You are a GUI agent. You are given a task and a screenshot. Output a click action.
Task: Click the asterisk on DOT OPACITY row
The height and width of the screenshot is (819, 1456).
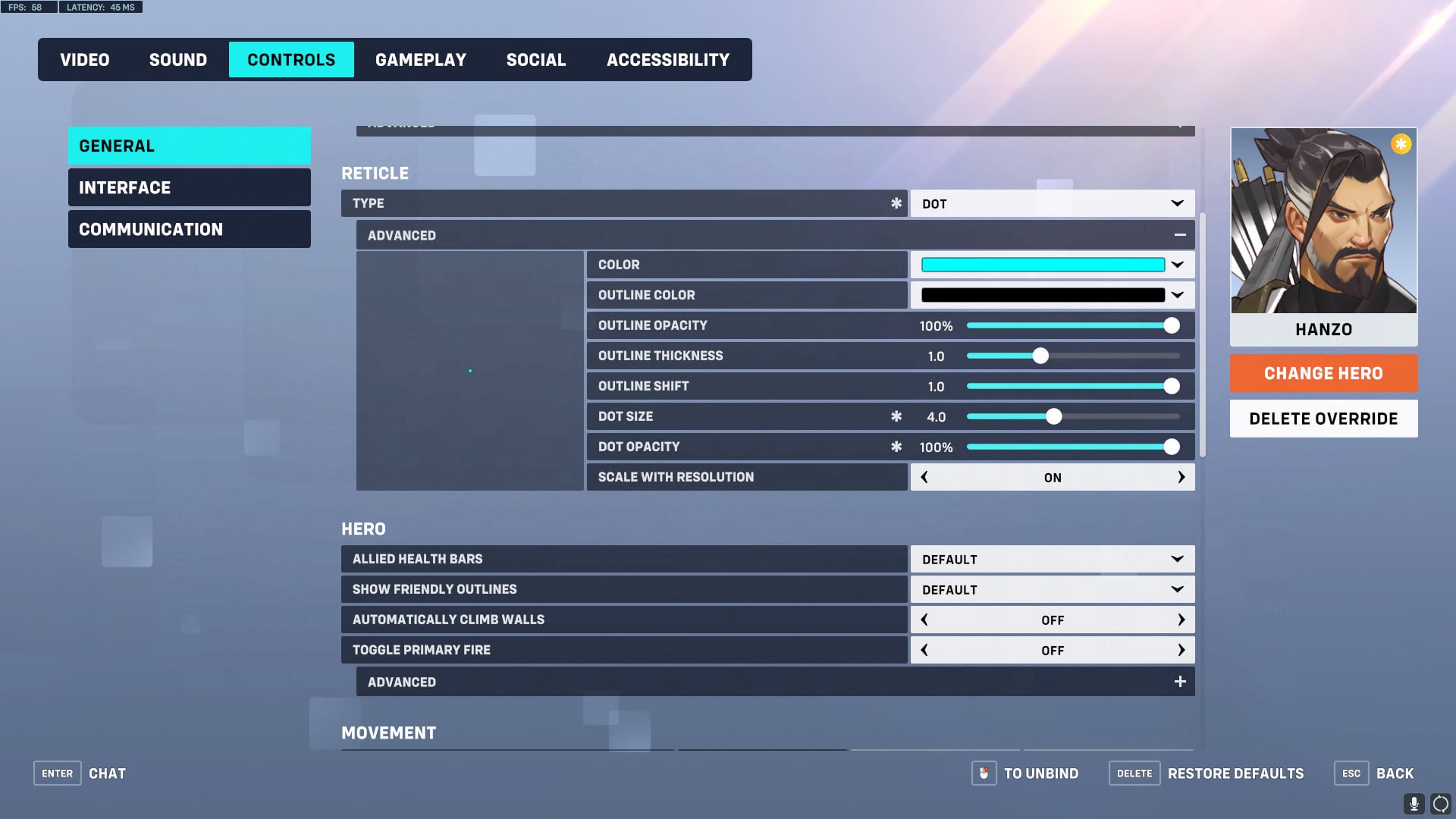tap(896, 447)
